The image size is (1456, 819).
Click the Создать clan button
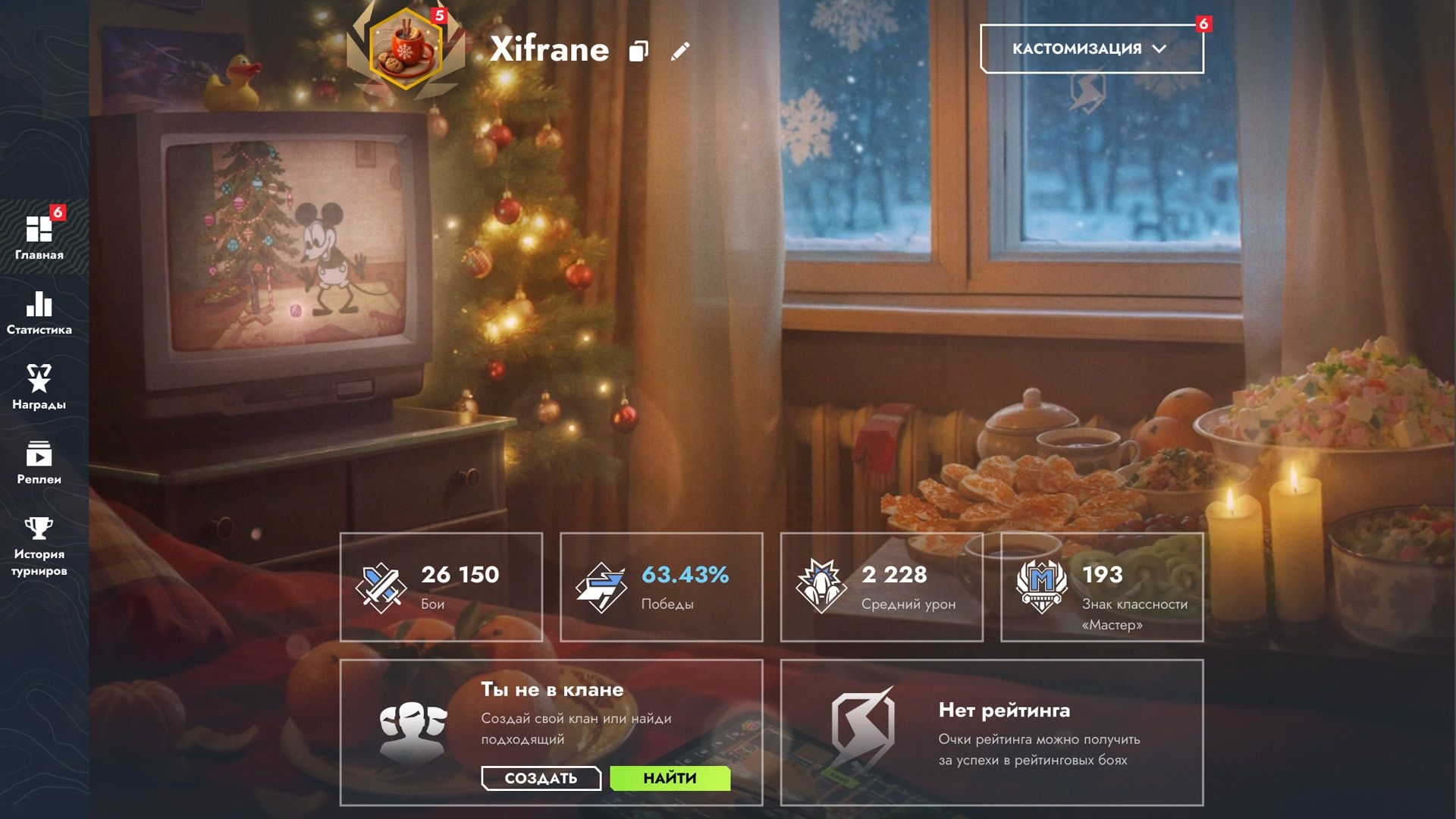pos(541,778)
